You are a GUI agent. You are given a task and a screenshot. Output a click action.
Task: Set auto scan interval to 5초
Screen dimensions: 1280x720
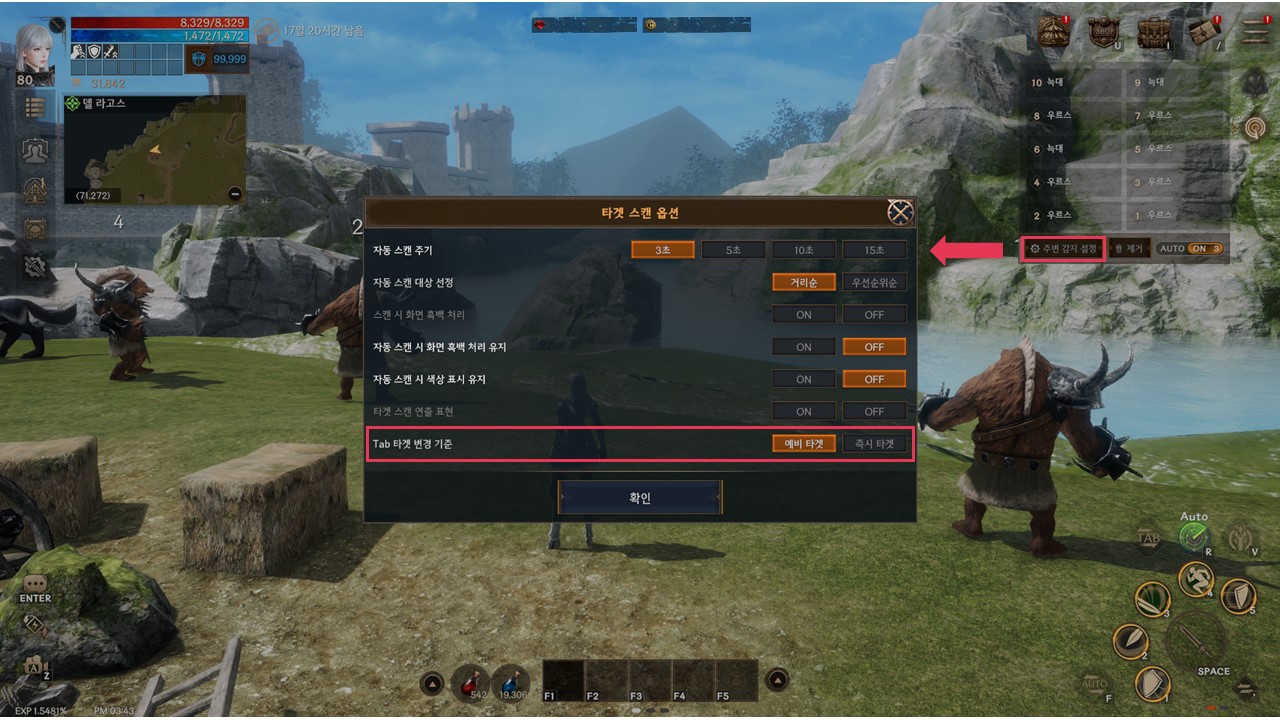[734, 250]
